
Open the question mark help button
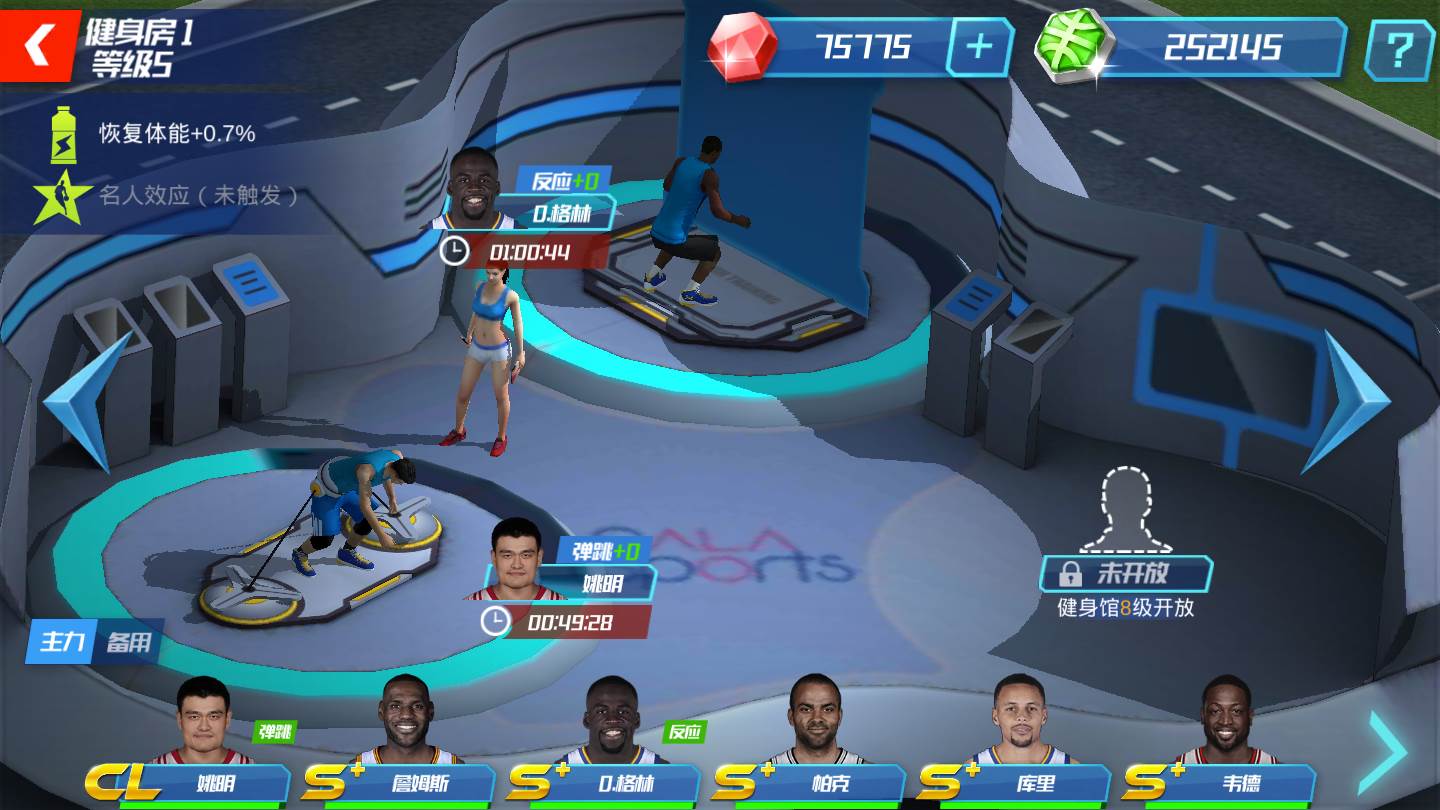tap(1399, 48)
